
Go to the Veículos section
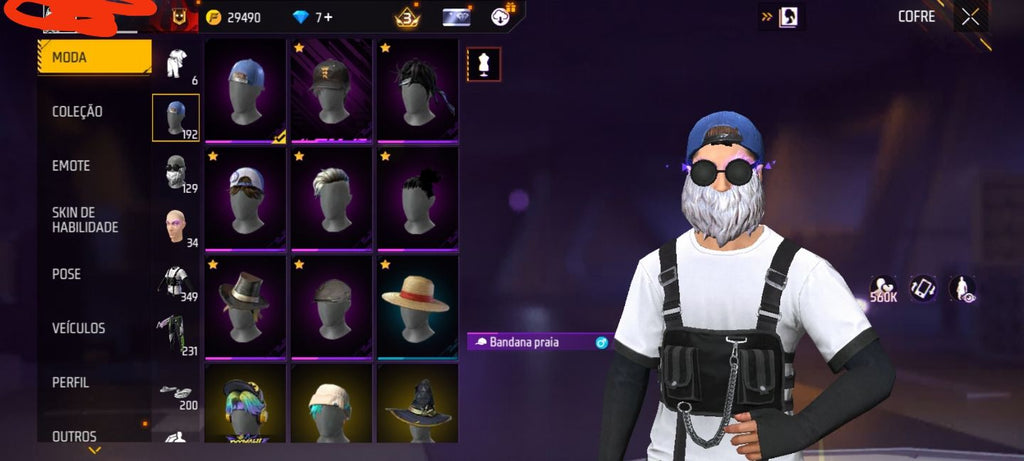[x=79, y=328]
